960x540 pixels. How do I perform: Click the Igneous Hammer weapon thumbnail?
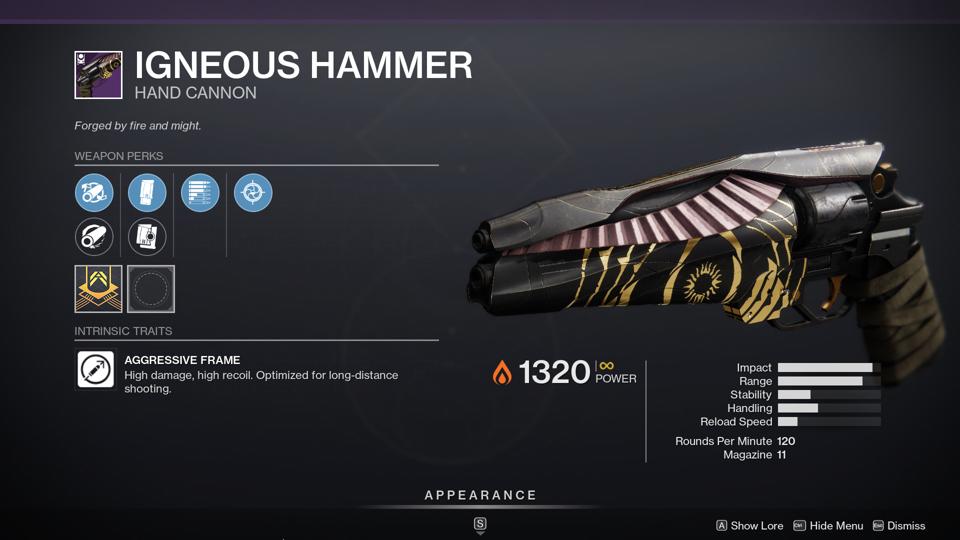(x=98, y=75)
